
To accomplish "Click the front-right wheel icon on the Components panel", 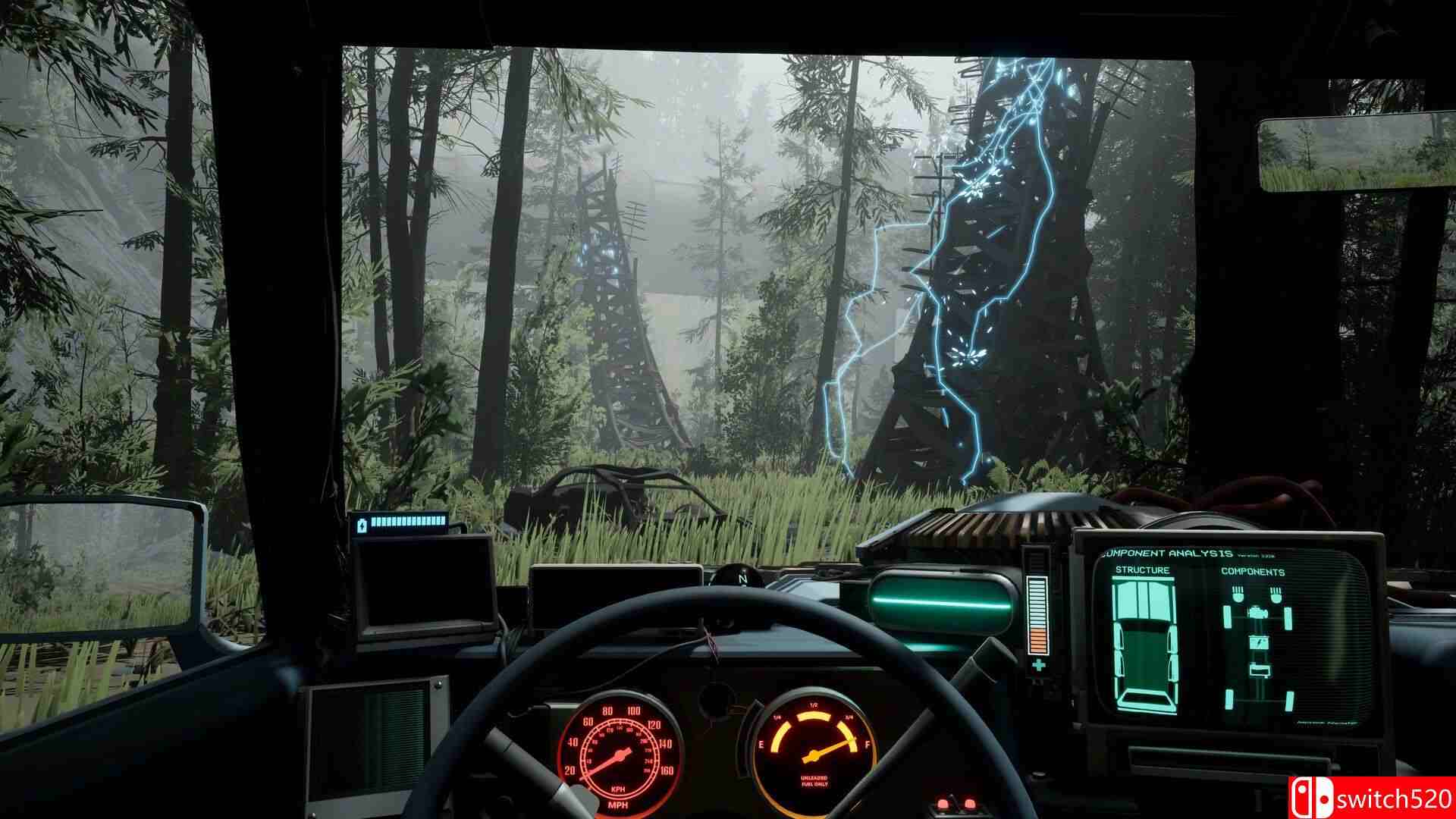I will [1288, 619].
